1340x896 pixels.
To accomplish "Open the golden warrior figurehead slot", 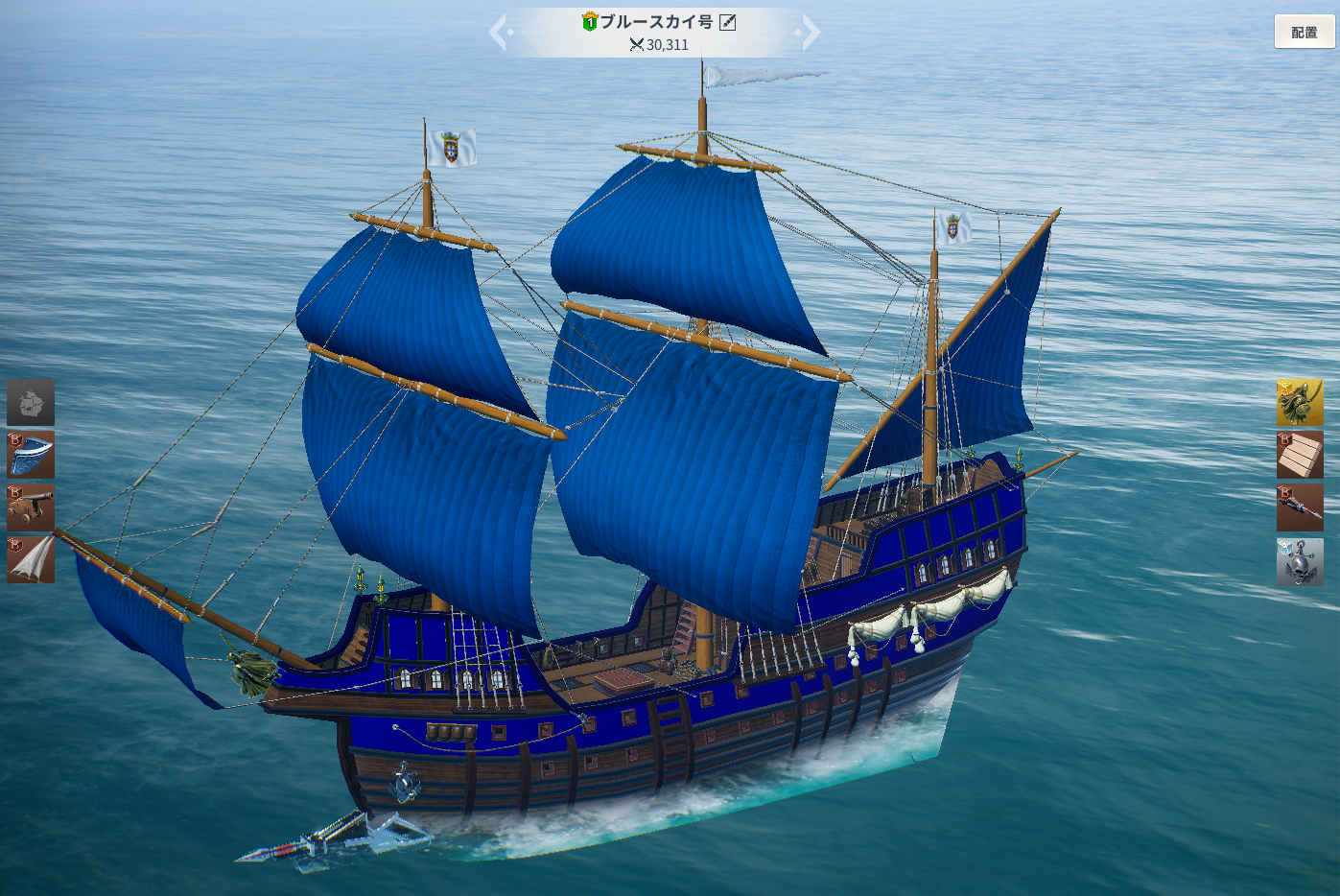I will tap(1300, 403).
